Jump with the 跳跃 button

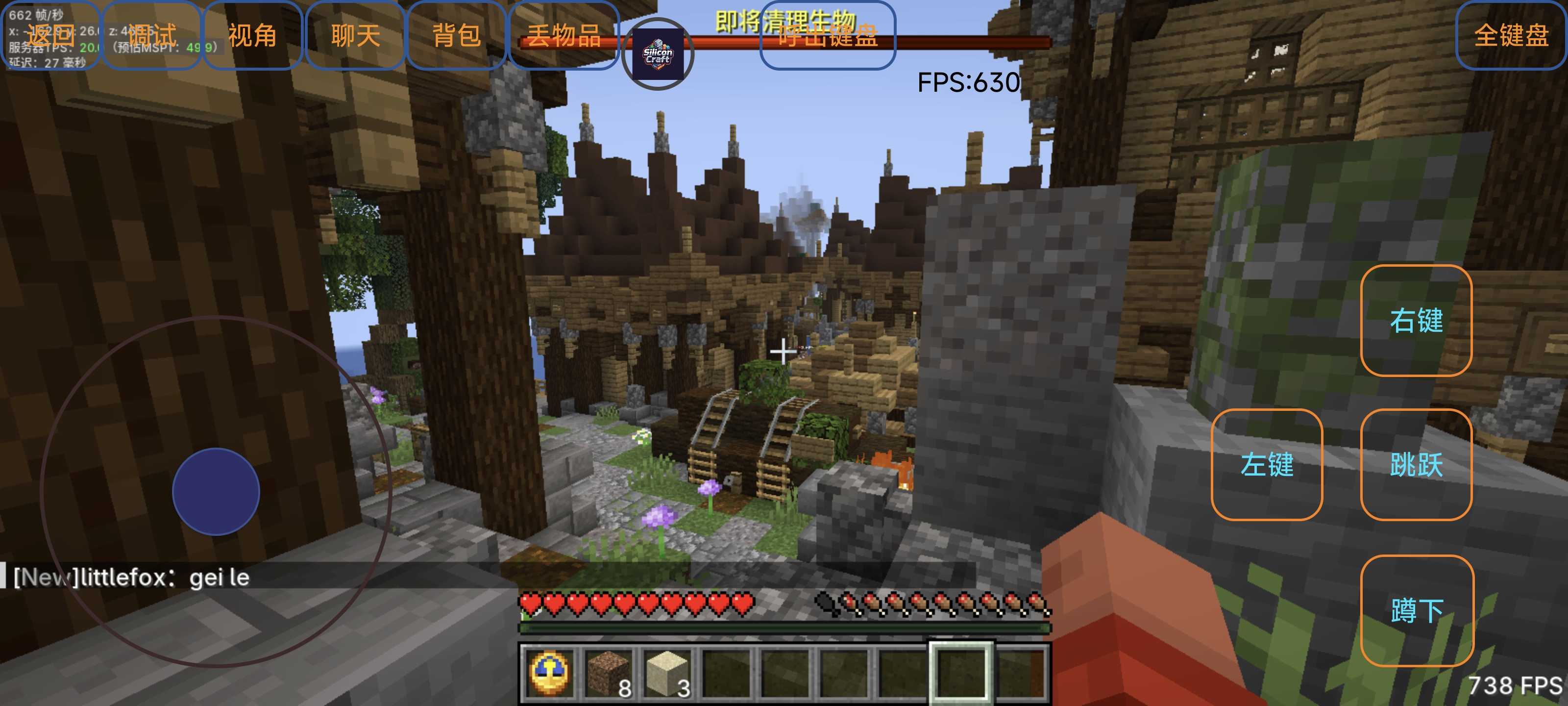point(1416,465)
